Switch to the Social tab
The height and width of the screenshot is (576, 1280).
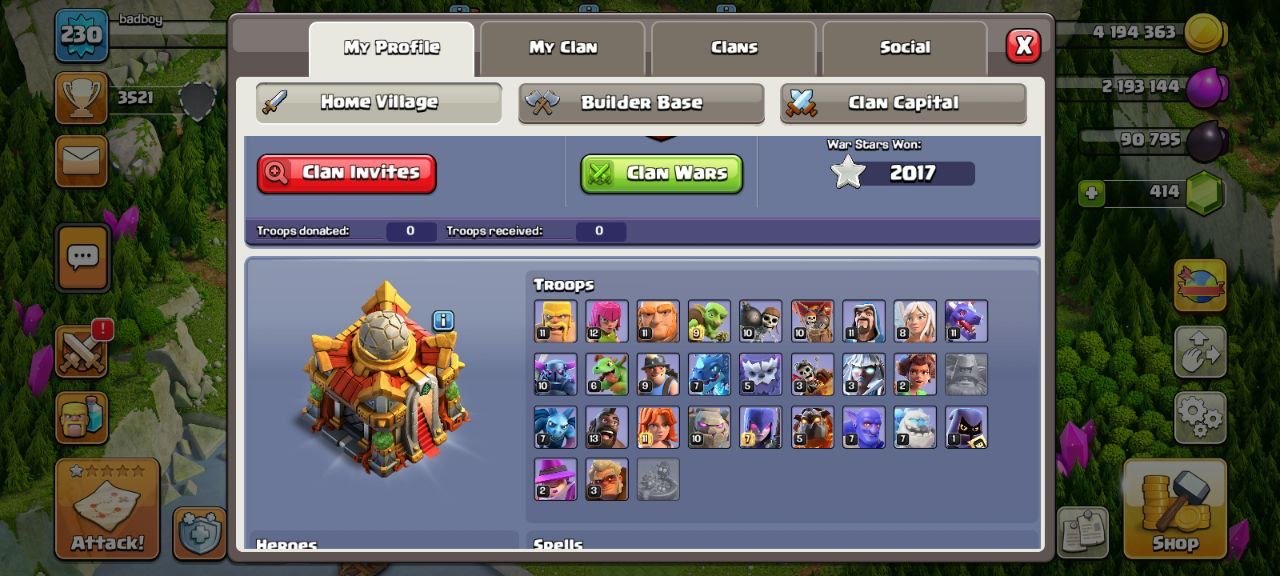(x=904, y=48)
